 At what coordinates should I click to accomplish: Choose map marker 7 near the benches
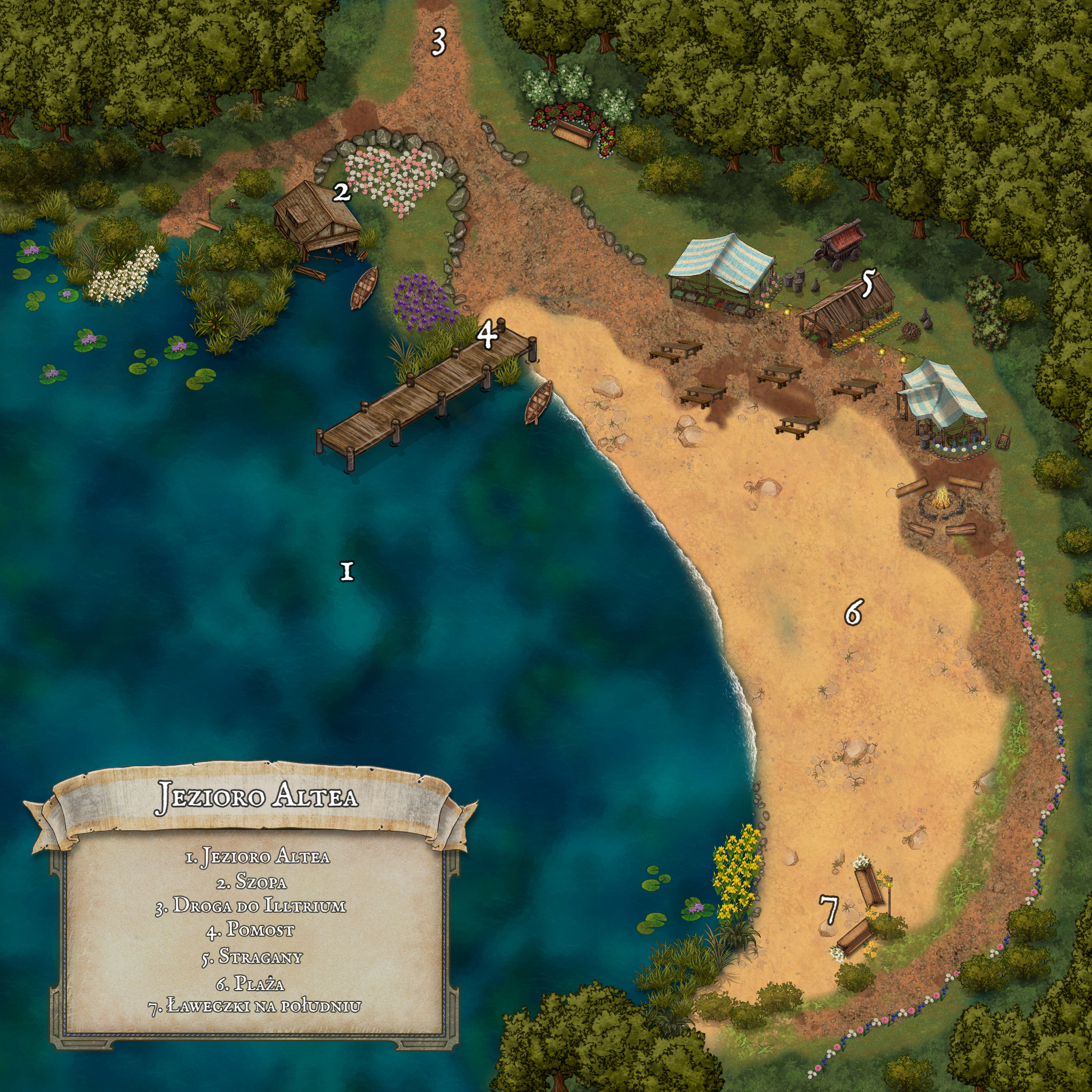829,910
